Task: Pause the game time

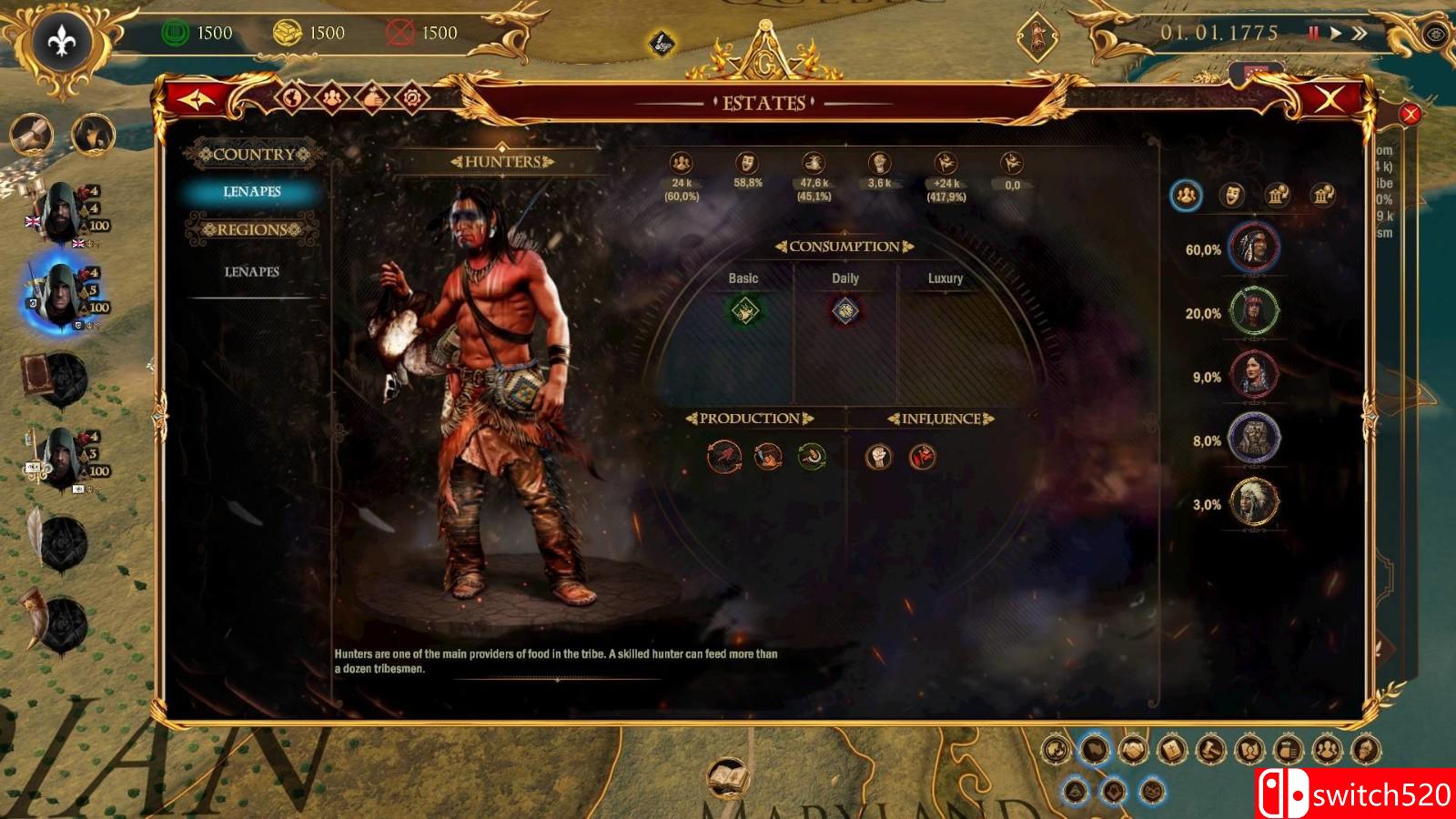Action: (x=1313, y=34)
